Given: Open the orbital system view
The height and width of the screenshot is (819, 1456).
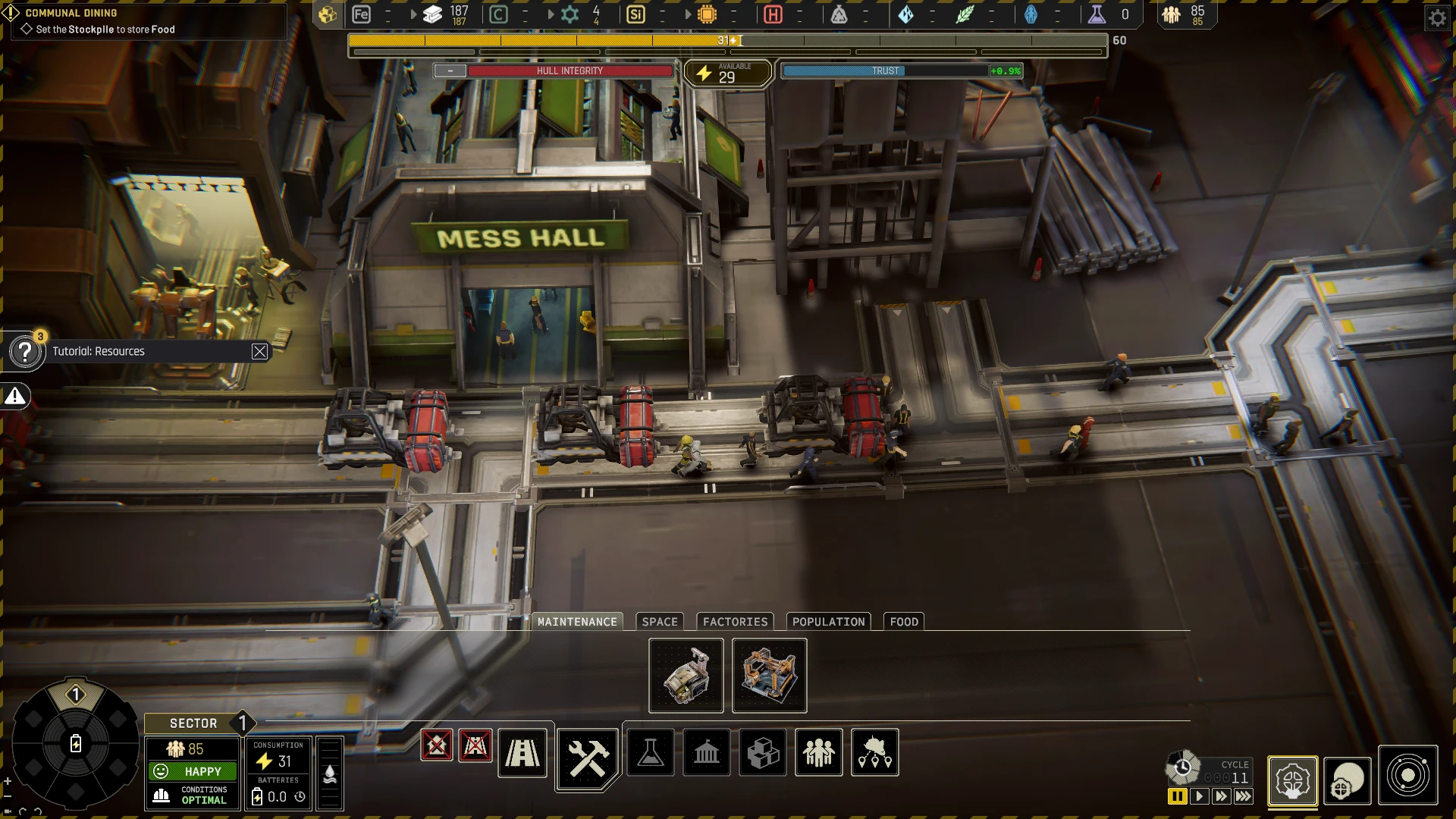Looking at the screenshot, I should pyautogui.click(x=1407, y=776).
